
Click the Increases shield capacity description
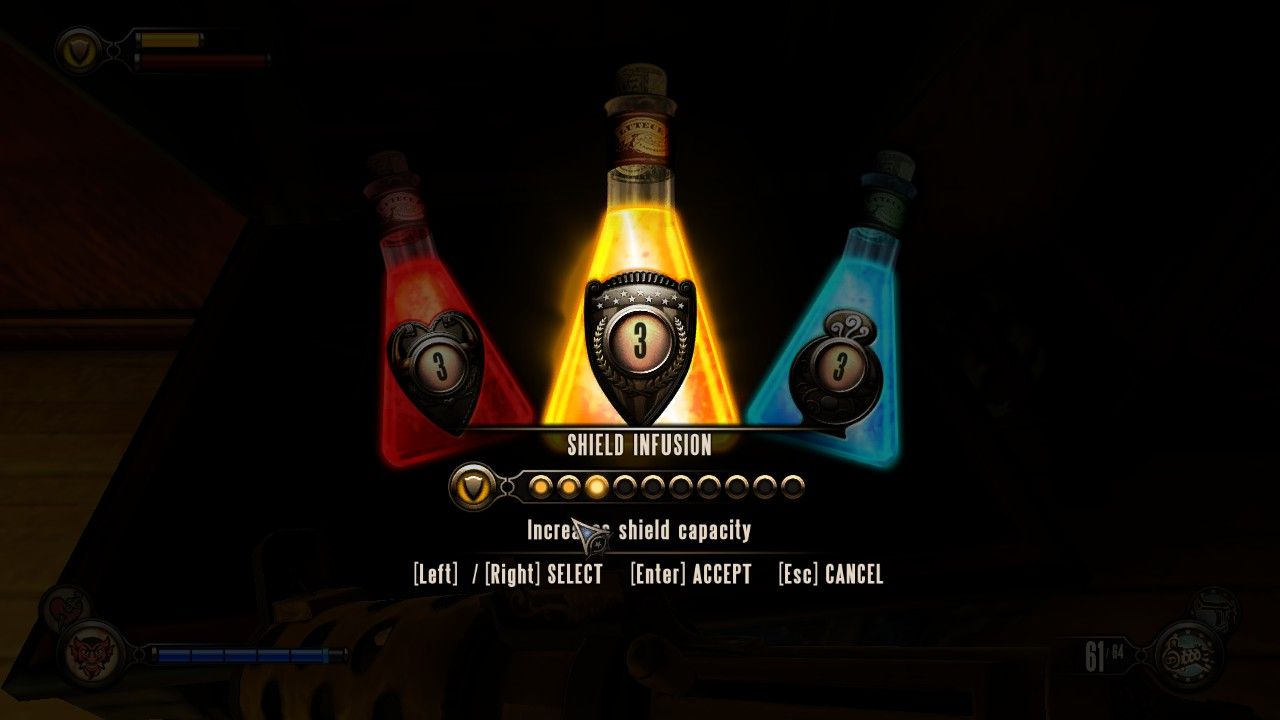(638, 531)
